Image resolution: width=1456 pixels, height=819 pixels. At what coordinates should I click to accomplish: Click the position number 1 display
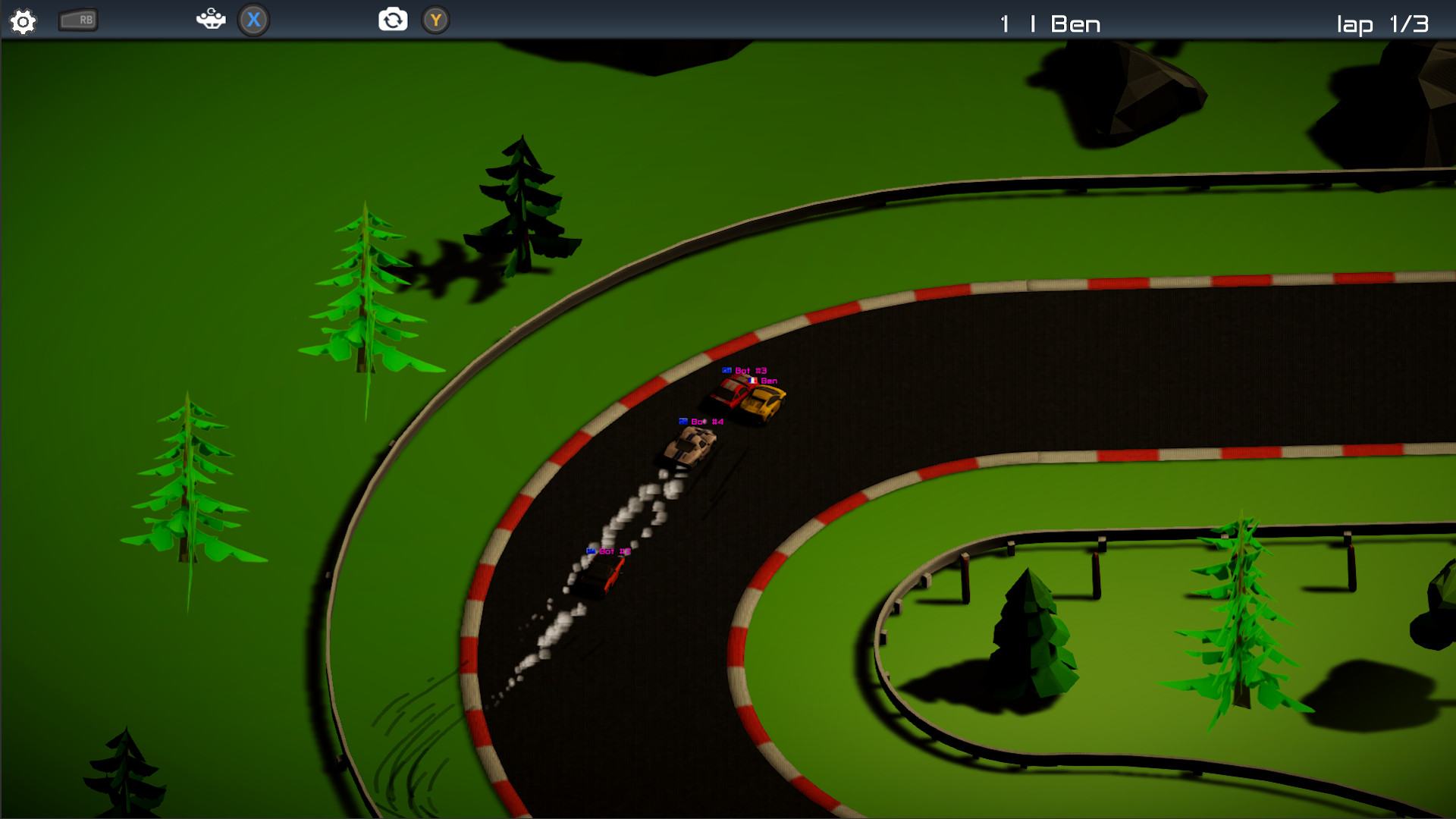(x=1003, y=24)
